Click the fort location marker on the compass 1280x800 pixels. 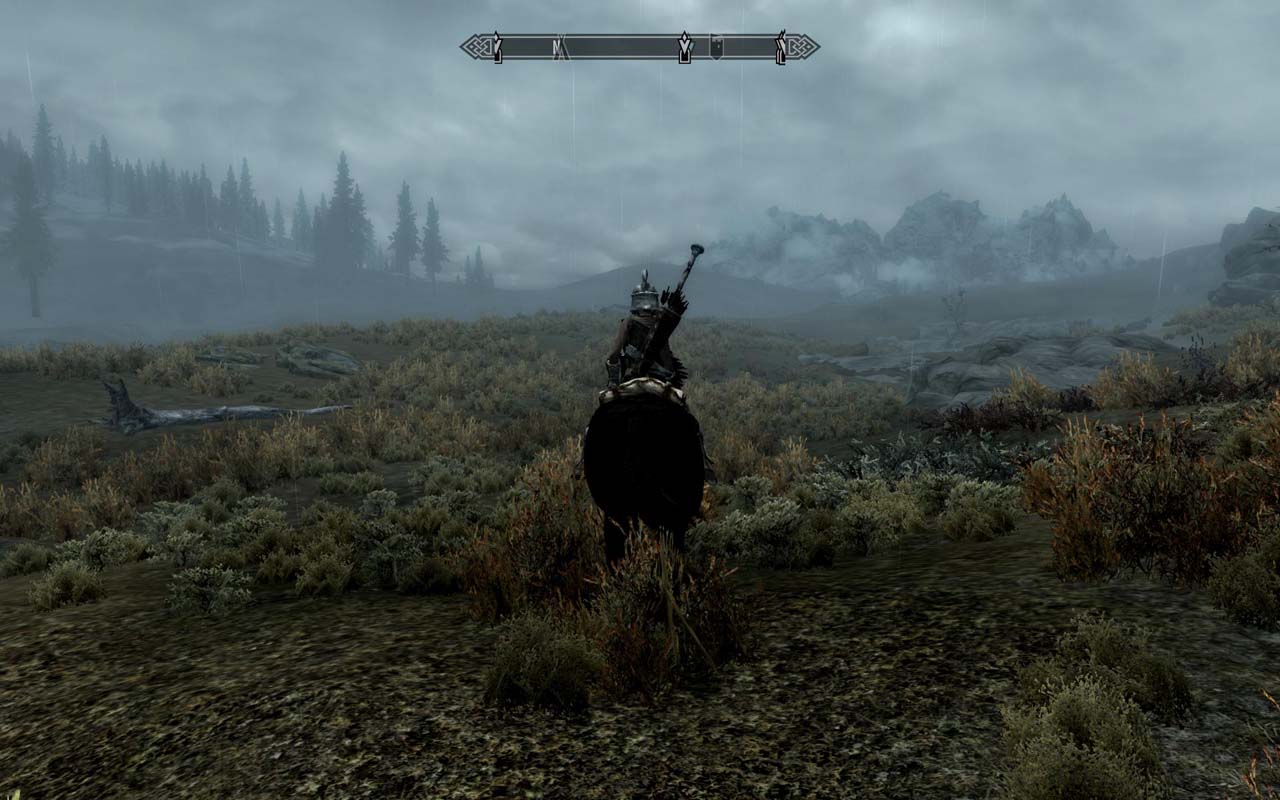[x=717, y=46]
